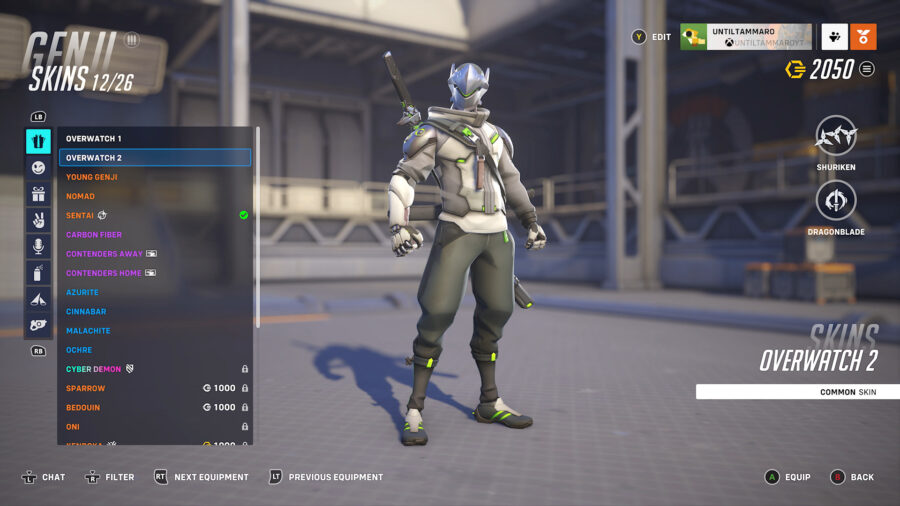Screen dimensions: 900x506
Task: View the Dragonblade weapon icon
Action: pos(835,200)
